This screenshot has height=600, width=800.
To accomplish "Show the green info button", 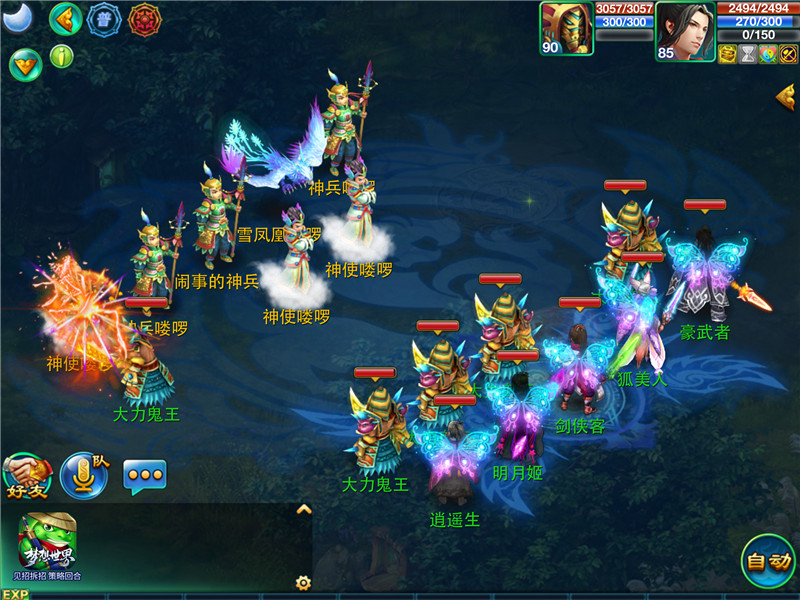I will pyautogui.click(x=62, y=56).
